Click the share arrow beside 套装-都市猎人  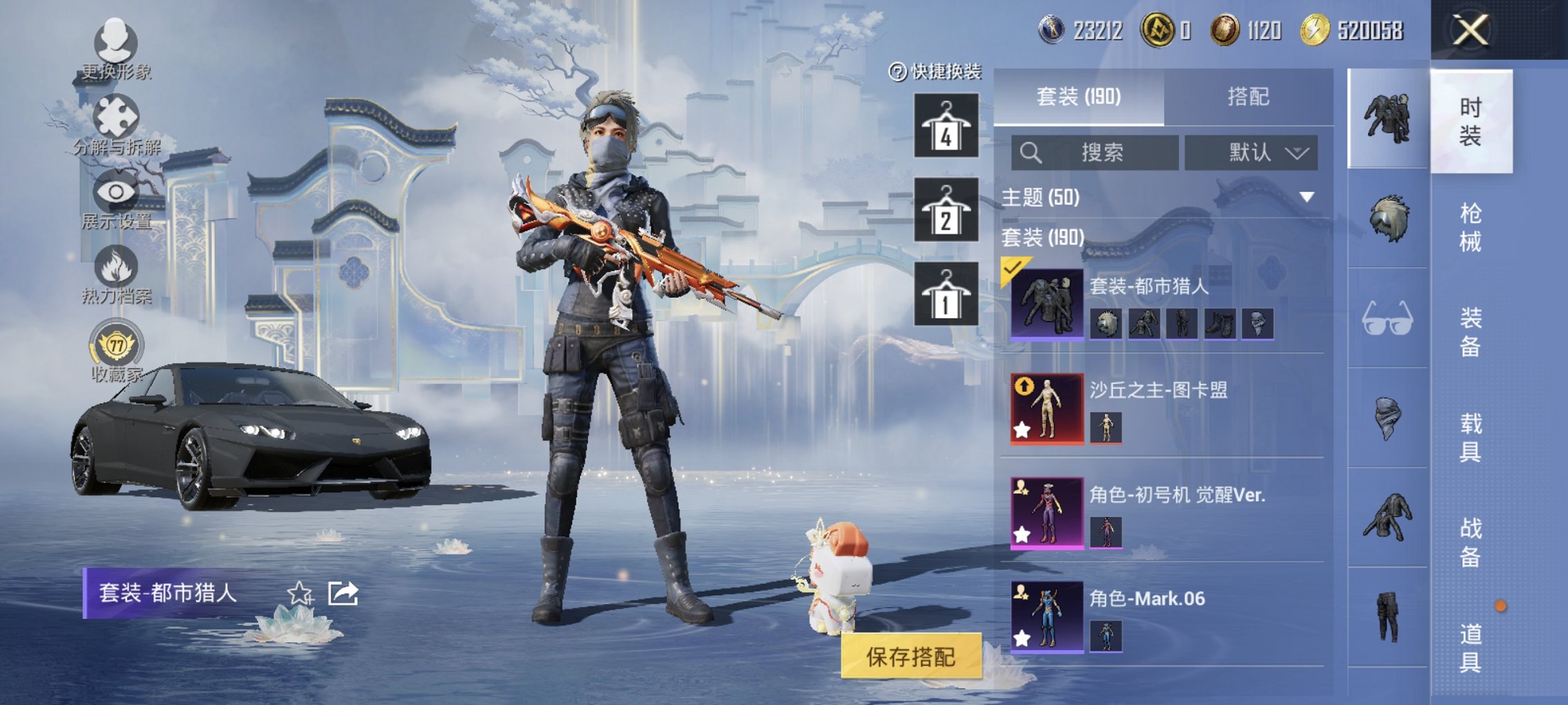pyautogui.click(x=343, y=593)
